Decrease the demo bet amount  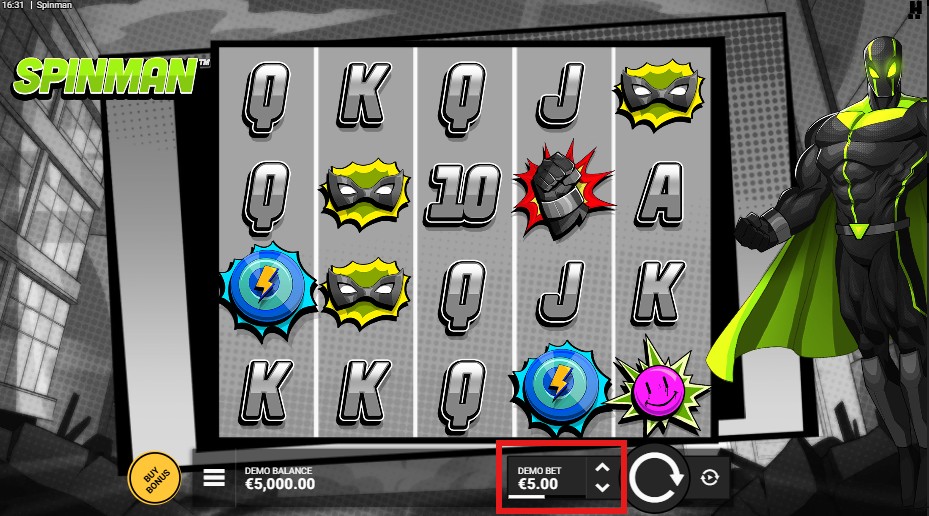tap(601, 487)
